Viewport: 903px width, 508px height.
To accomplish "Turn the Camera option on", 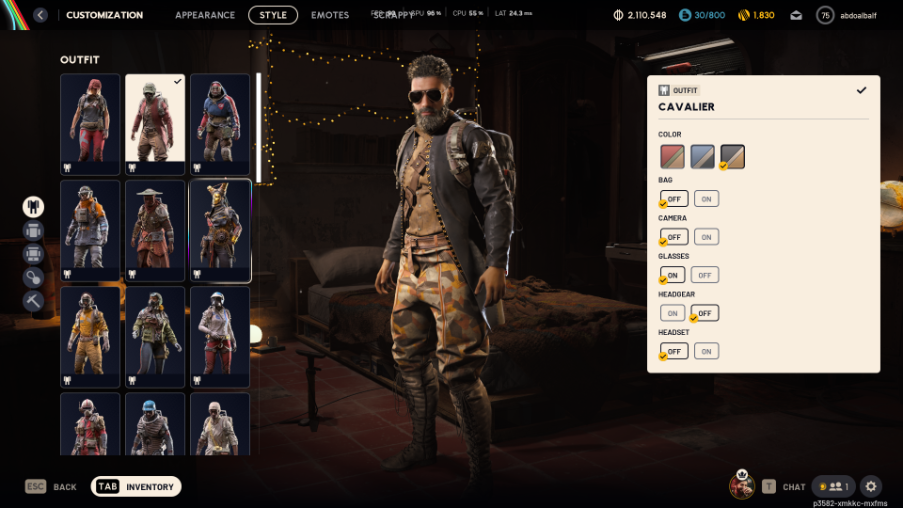I will tap(706, 237).
